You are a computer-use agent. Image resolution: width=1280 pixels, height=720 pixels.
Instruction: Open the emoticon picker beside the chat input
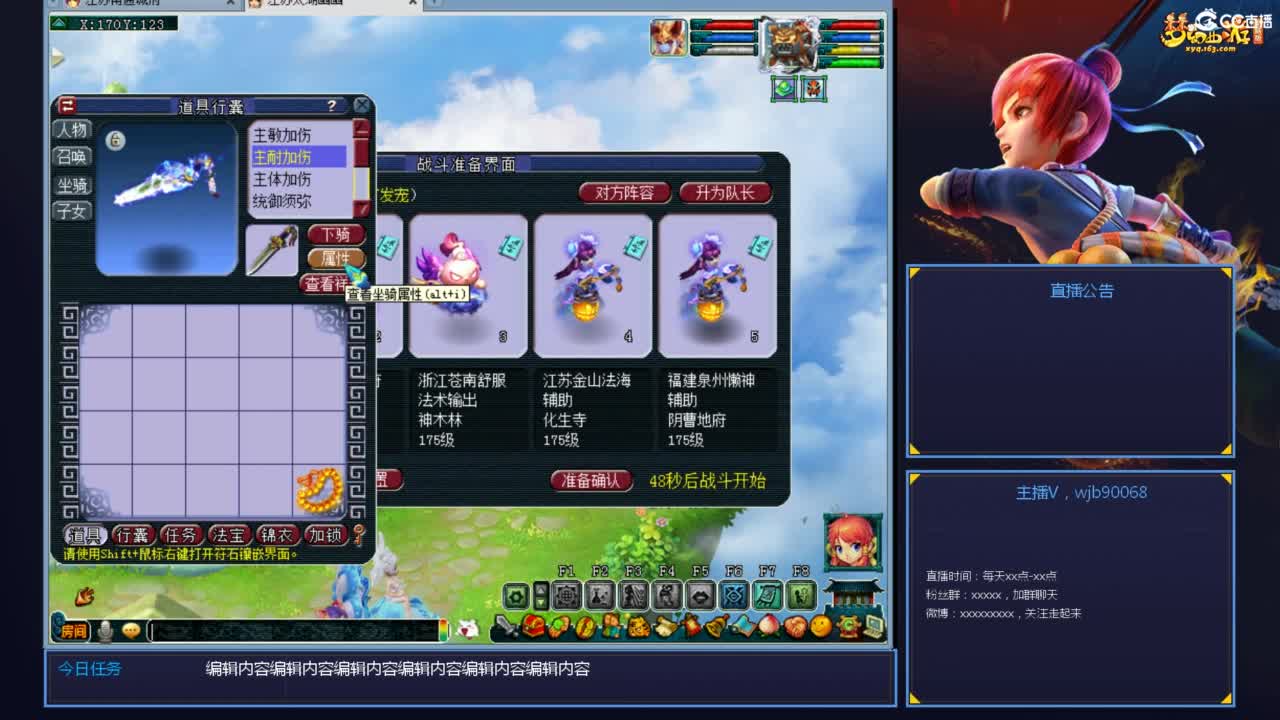[x=130, y=631]
